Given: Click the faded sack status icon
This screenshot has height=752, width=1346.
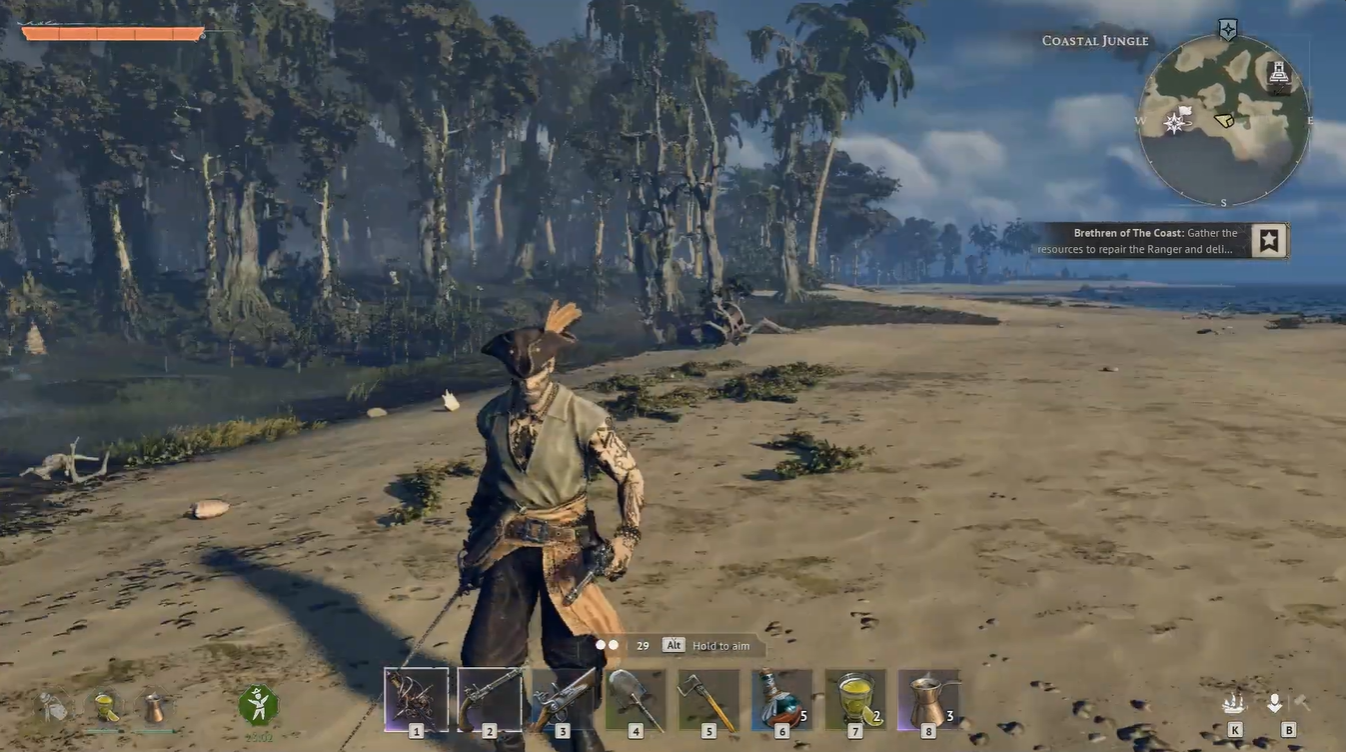Looking at the screenshot, I should point(55,707).
